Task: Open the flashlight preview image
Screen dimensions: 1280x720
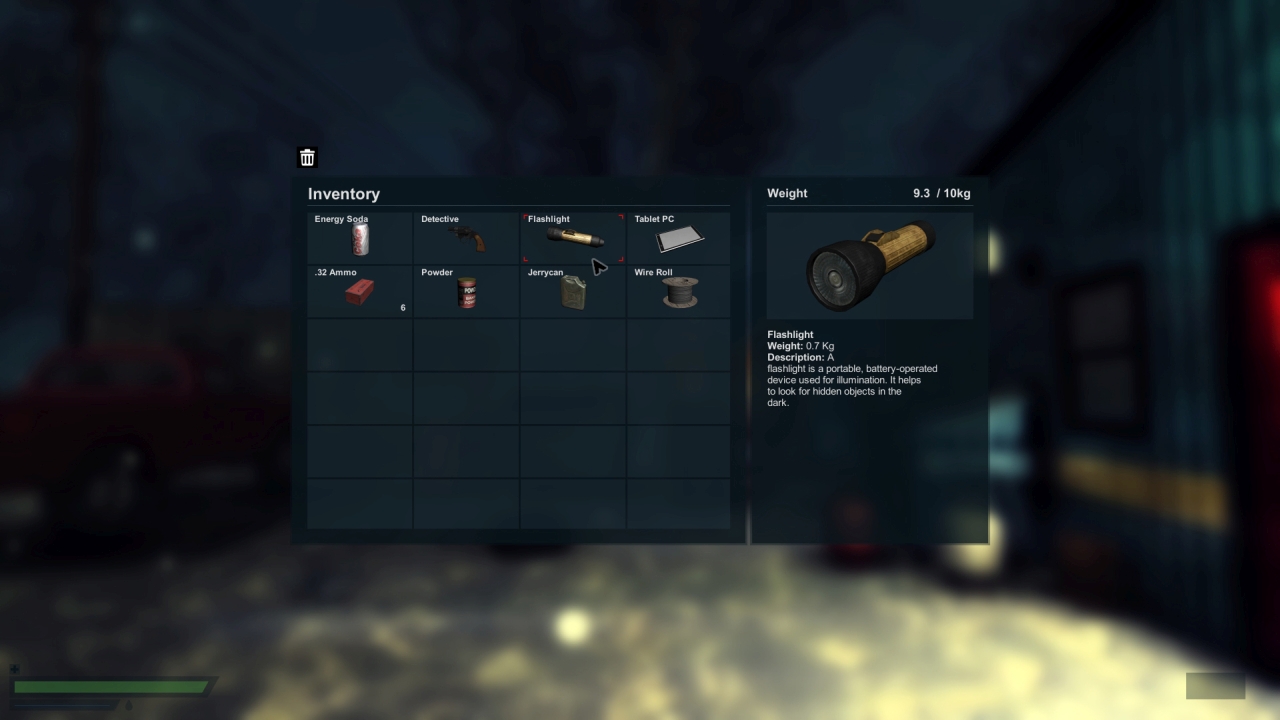Action: [869, 264]
